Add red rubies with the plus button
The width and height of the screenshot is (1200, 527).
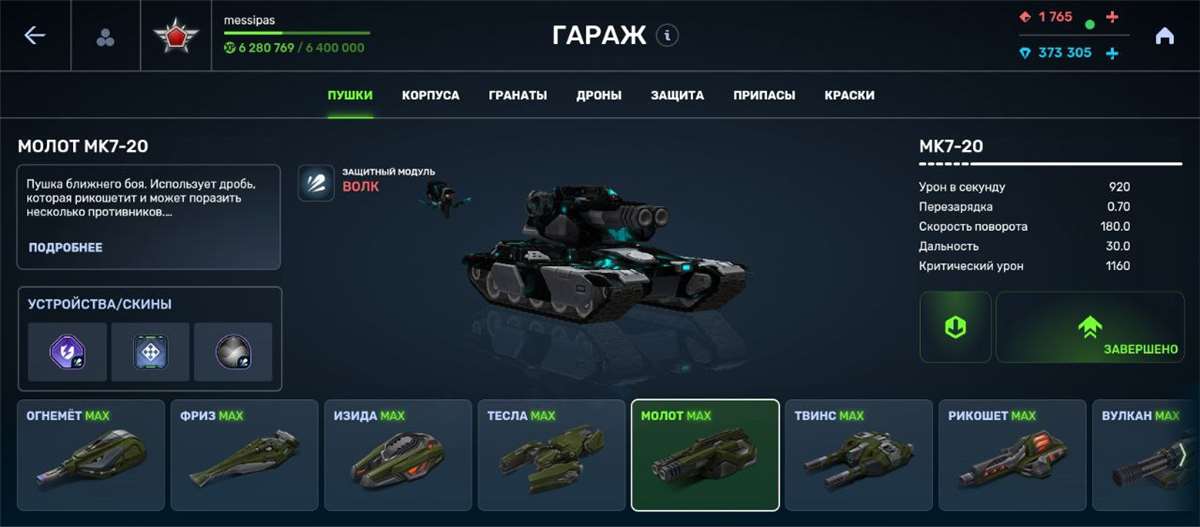pyautogui.click(x=1113, y=18)
